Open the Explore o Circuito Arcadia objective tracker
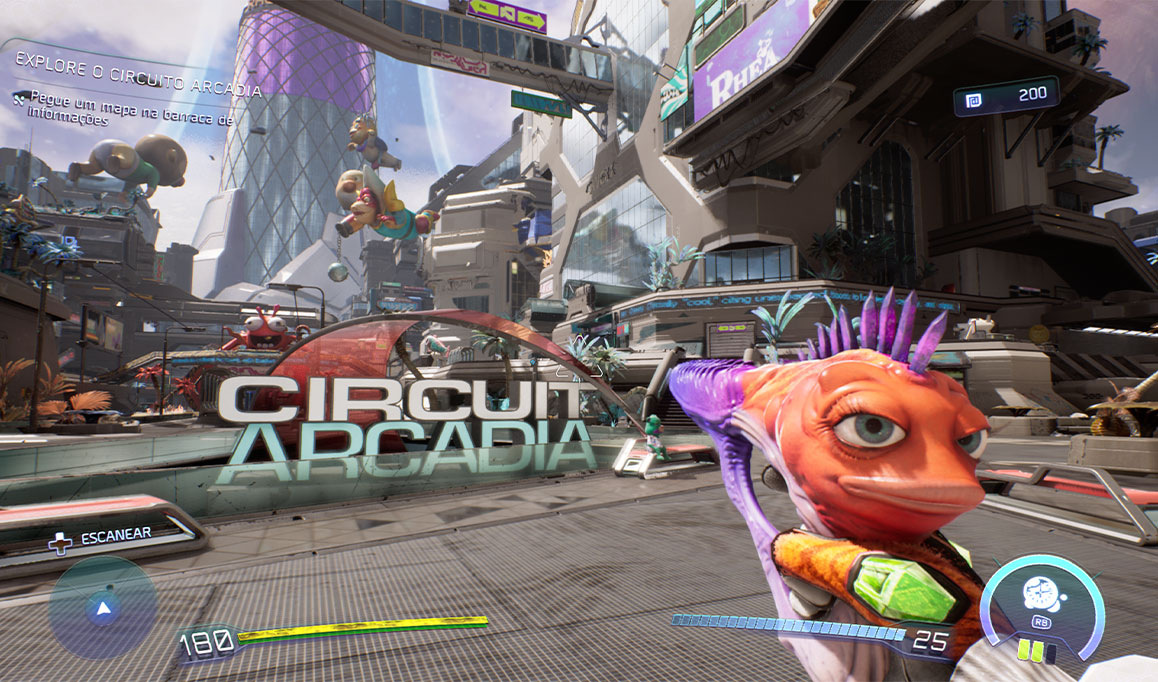The image size is (1158, 682). tap(140, 90)
